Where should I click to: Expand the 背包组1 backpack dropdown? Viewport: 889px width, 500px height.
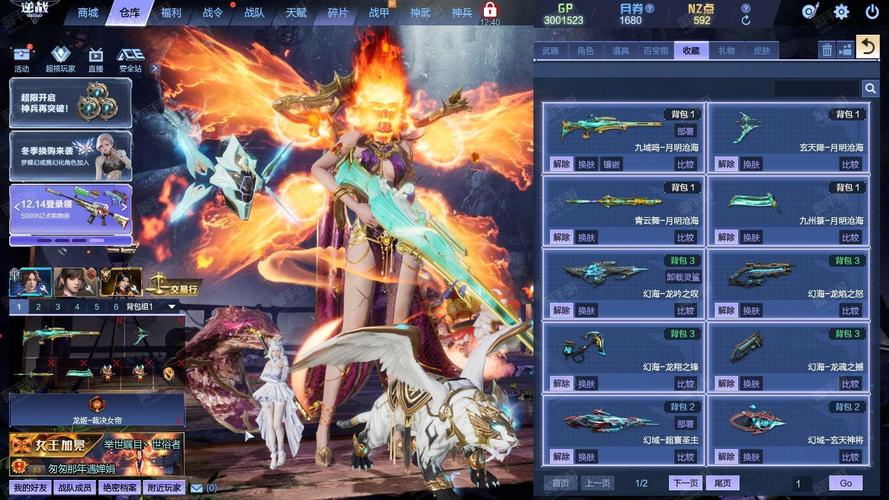point(171,306)
